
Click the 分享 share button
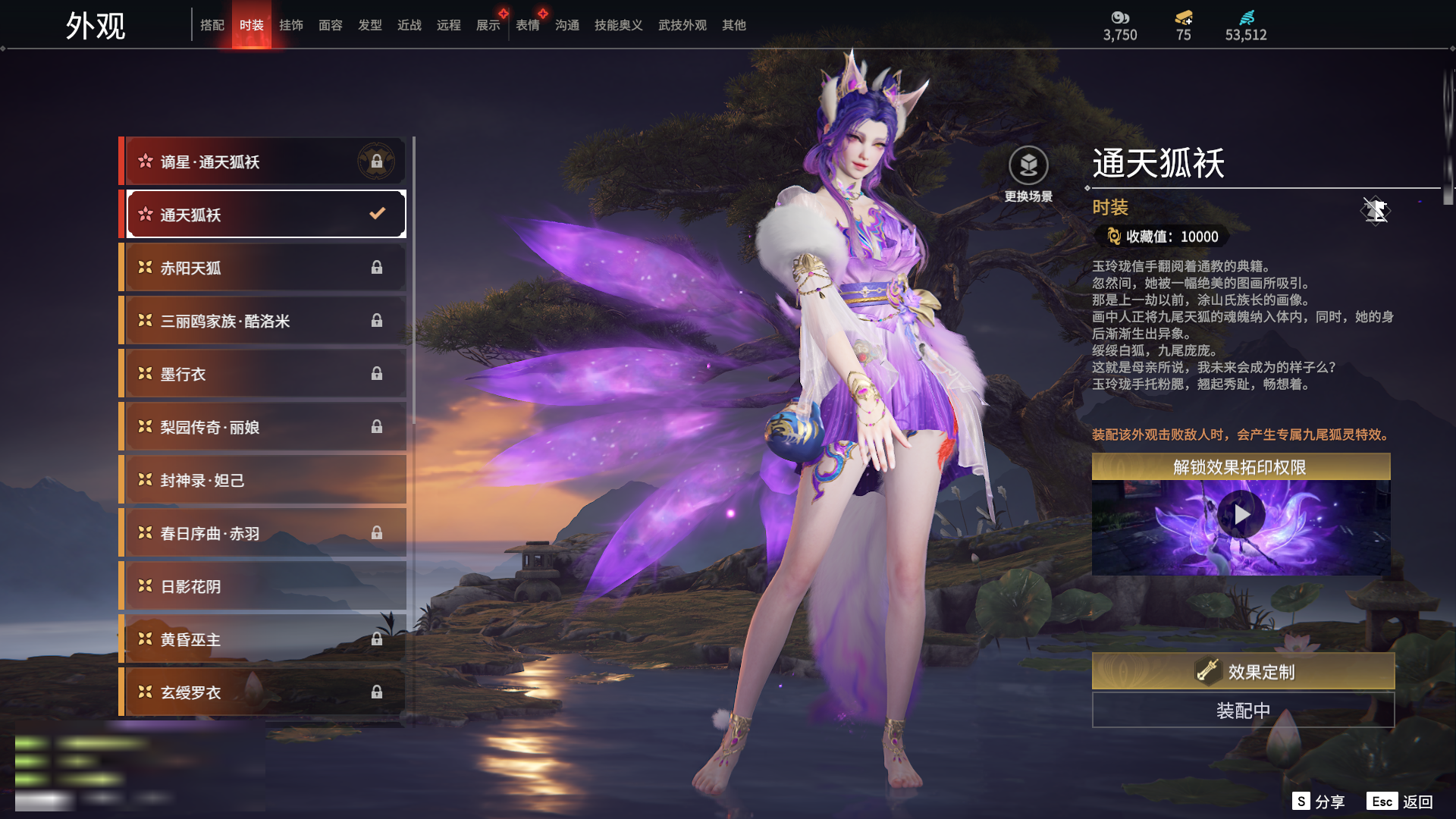[1319, 802]
